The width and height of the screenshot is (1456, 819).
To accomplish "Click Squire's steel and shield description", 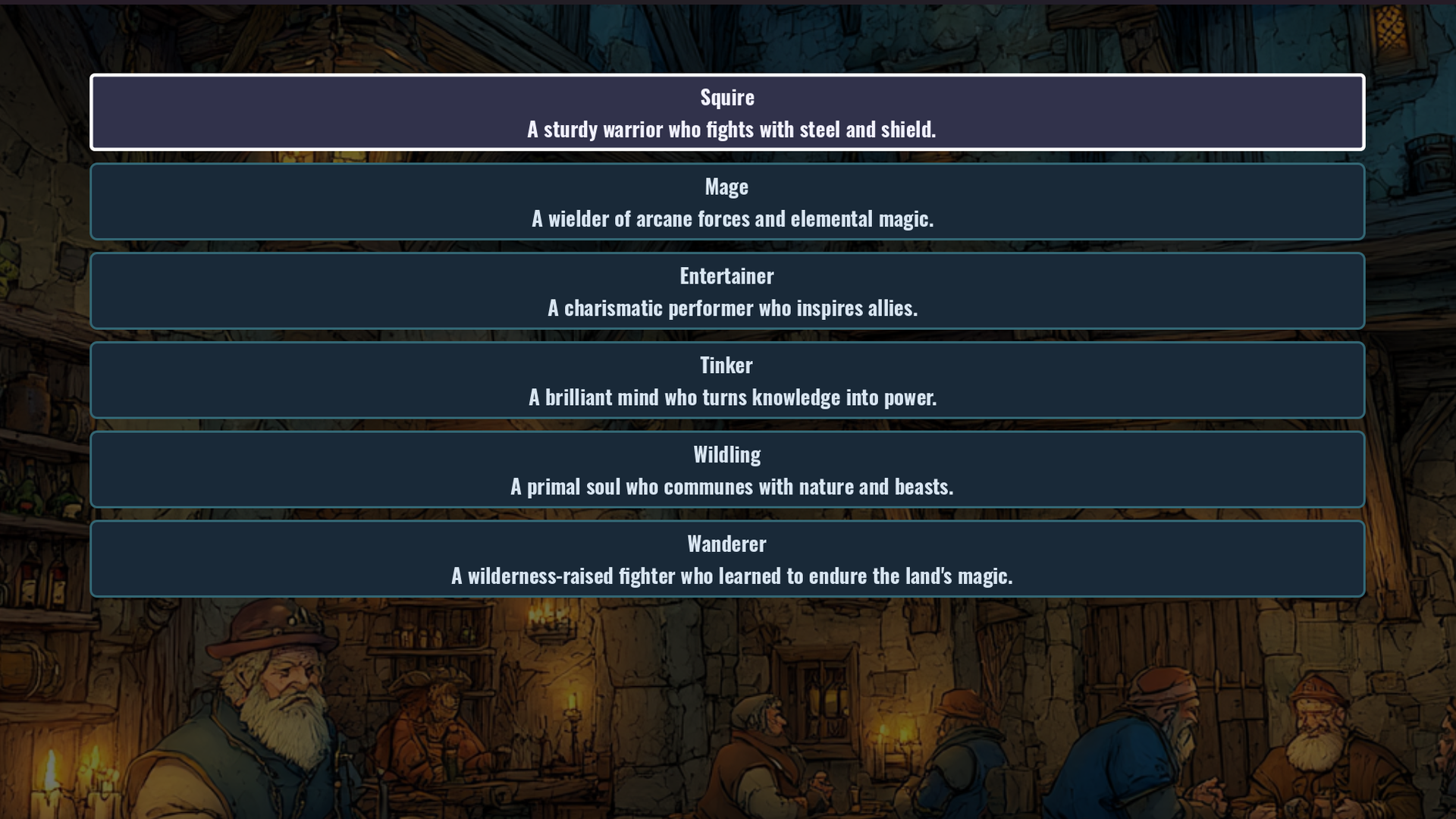I will (x=732, y=129).
